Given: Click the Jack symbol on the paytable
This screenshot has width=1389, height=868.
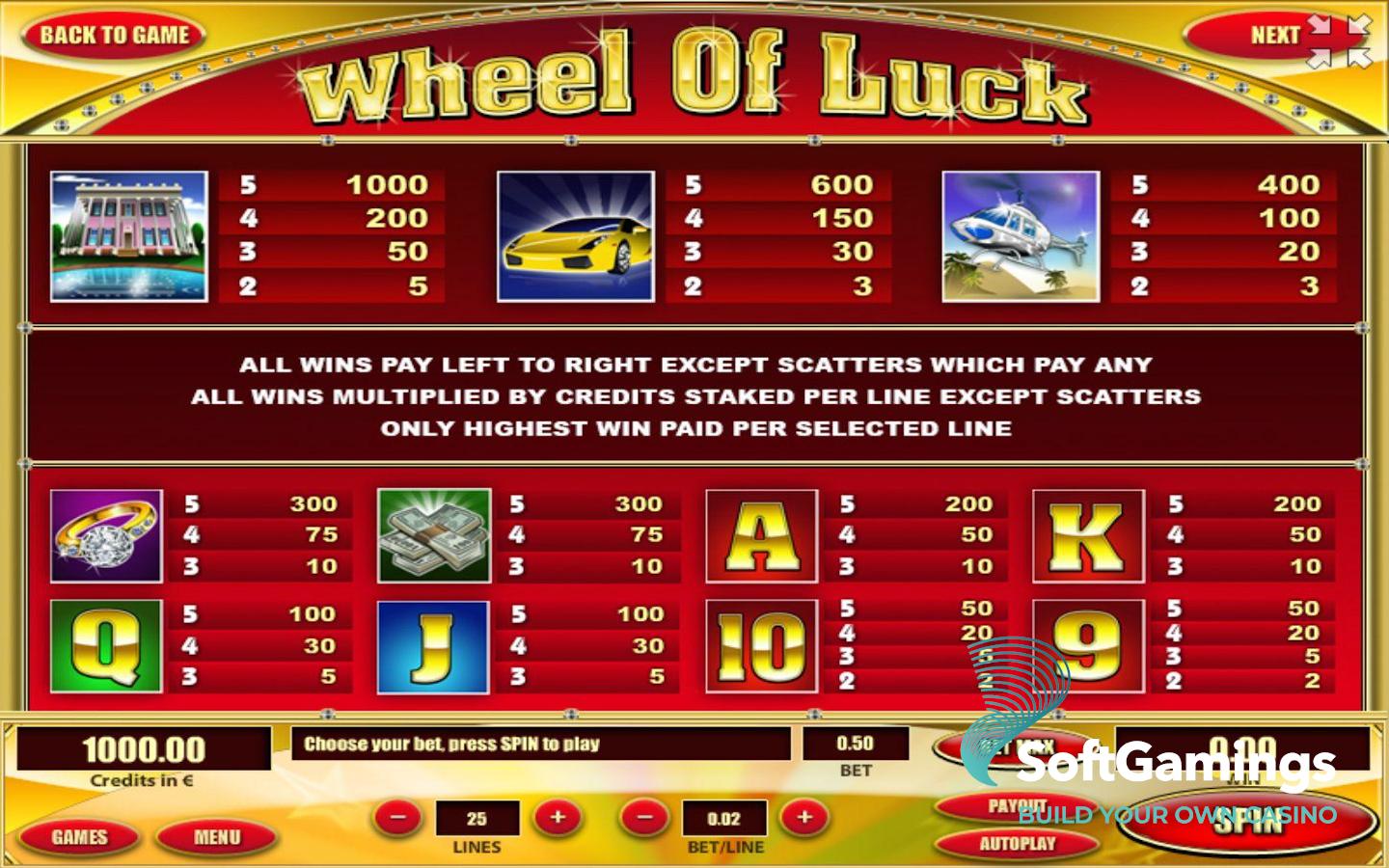Looking at the screenshot, I should coord(434,644).
